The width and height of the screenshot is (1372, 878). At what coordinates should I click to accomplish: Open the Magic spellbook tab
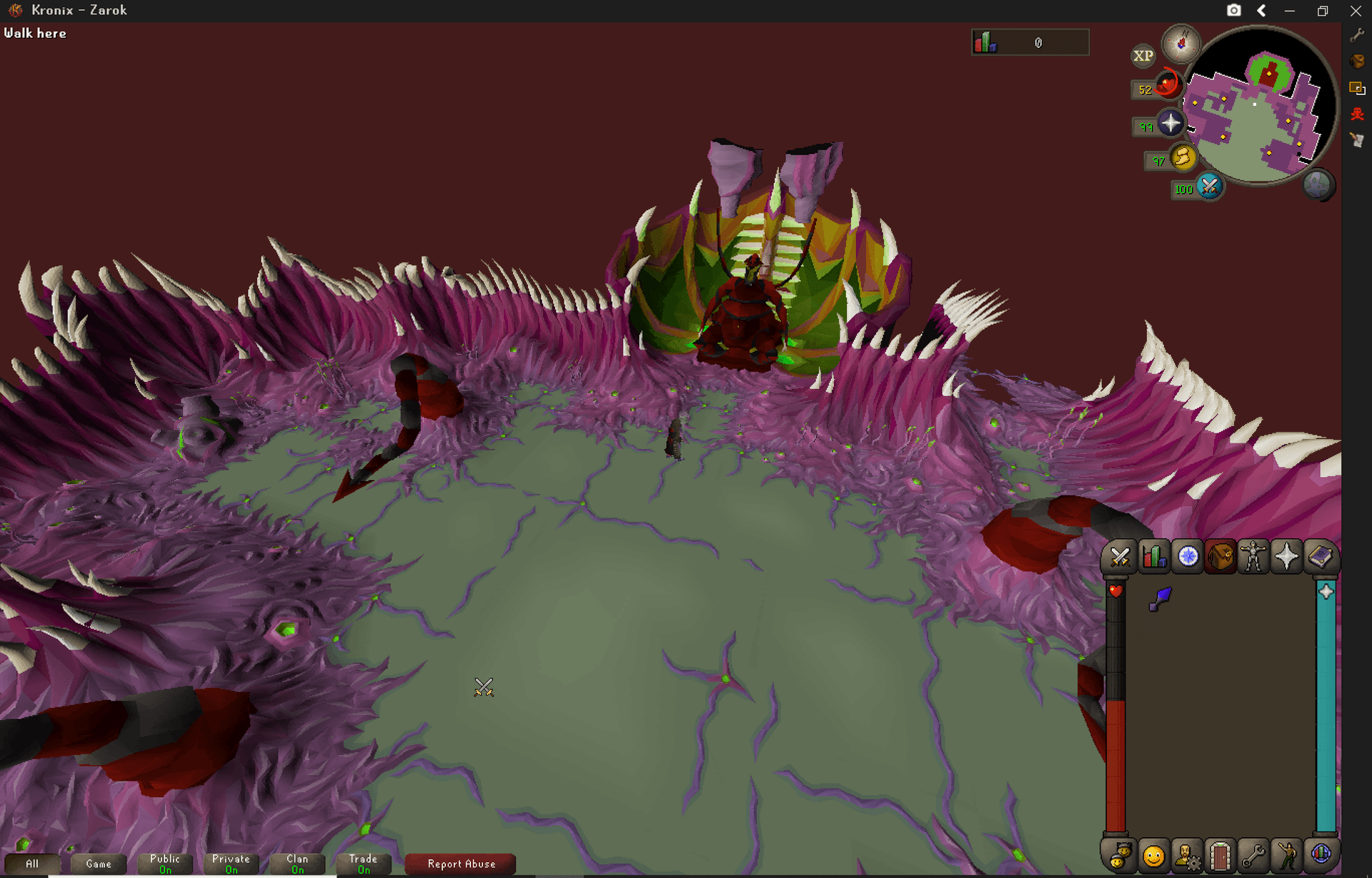point(1321,558)
